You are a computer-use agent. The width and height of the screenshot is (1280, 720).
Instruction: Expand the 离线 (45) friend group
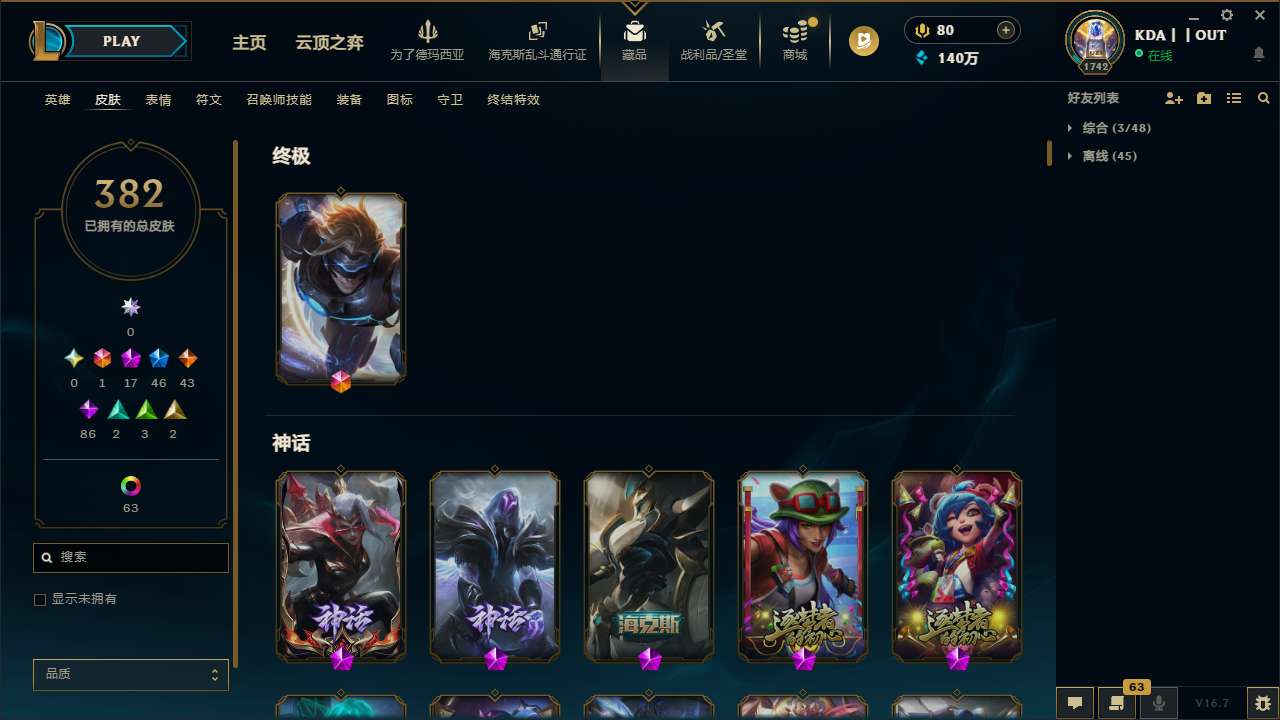tap(1105, 156)
